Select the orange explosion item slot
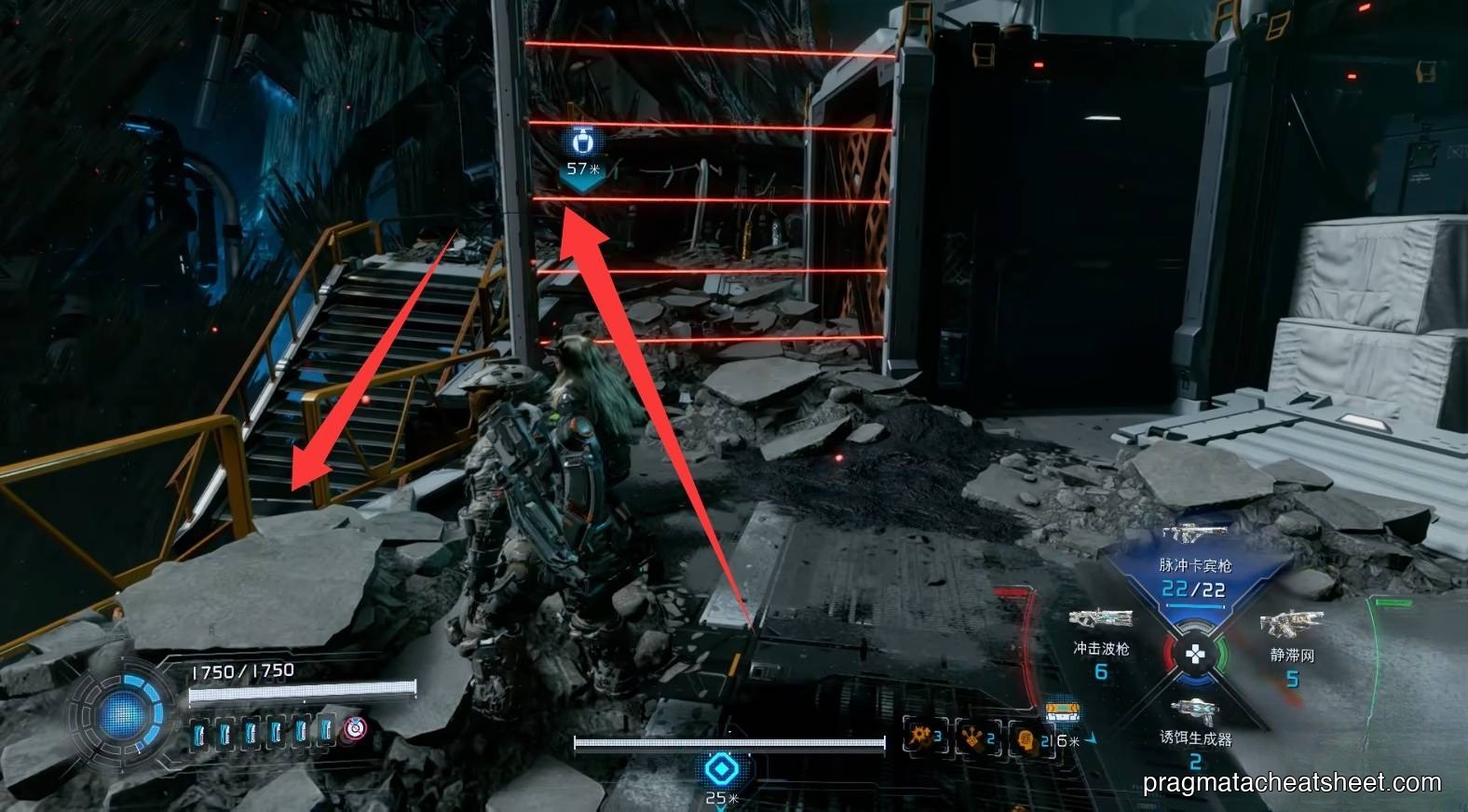Viewport: 1468px width, 812px height. pos(920,737)
